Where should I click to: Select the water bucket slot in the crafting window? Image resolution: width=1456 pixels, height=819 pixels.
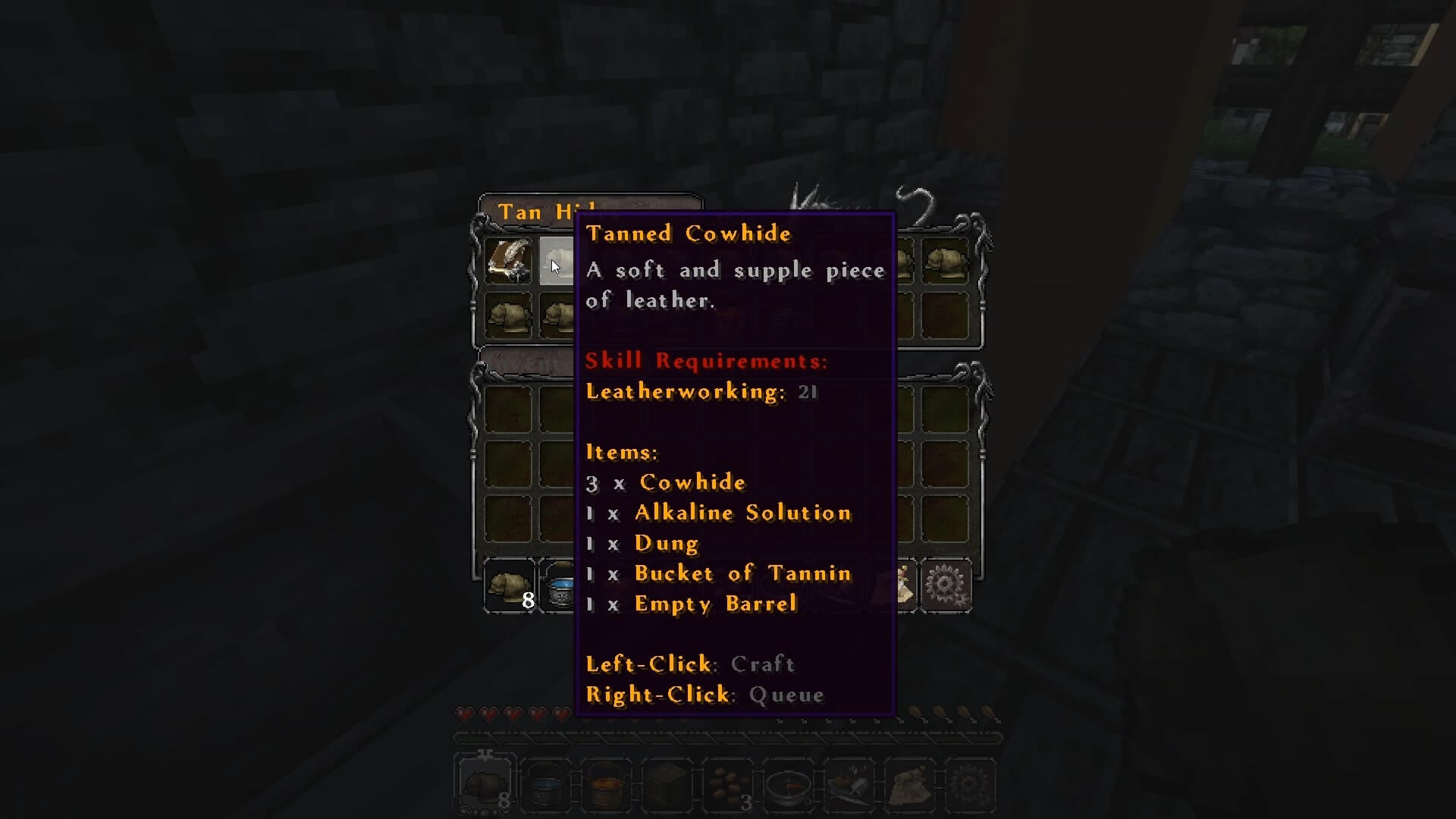561,587
